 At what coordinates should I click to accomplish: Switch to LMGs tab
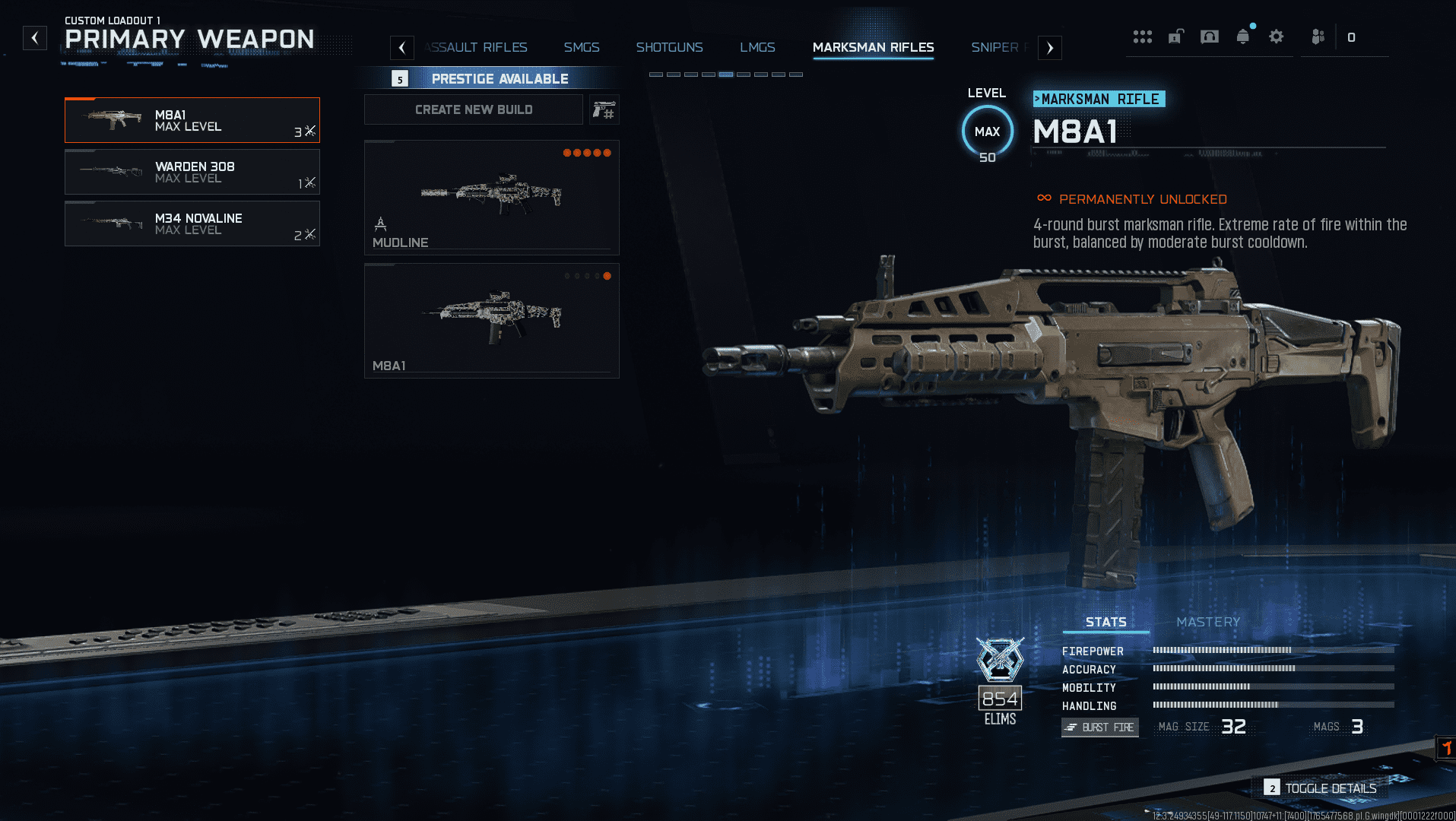coord(757,47)
